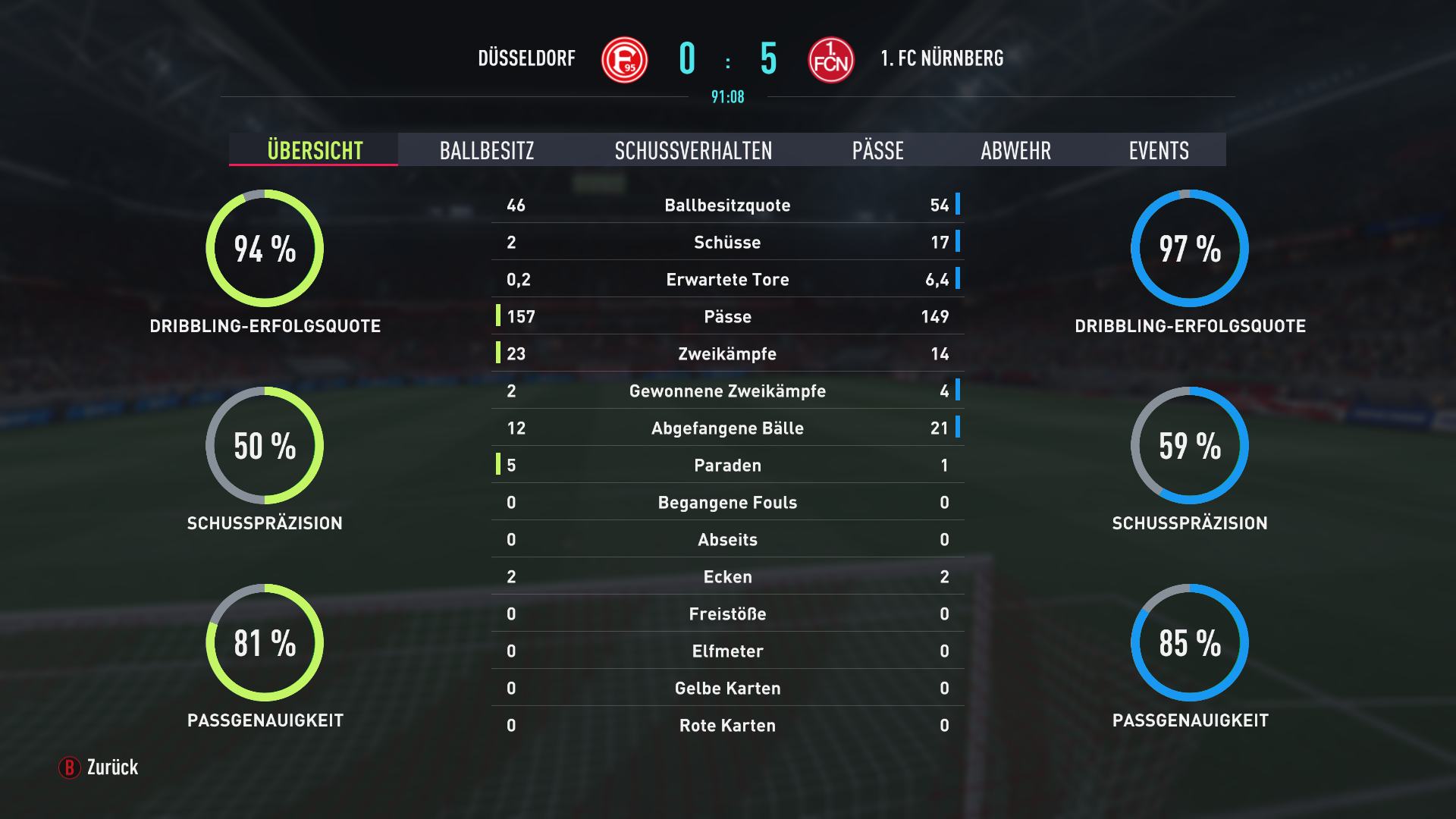Switch to the Ballbesitz tab
This screenshot has height=819, width=1456.
[x=487, y=150]
